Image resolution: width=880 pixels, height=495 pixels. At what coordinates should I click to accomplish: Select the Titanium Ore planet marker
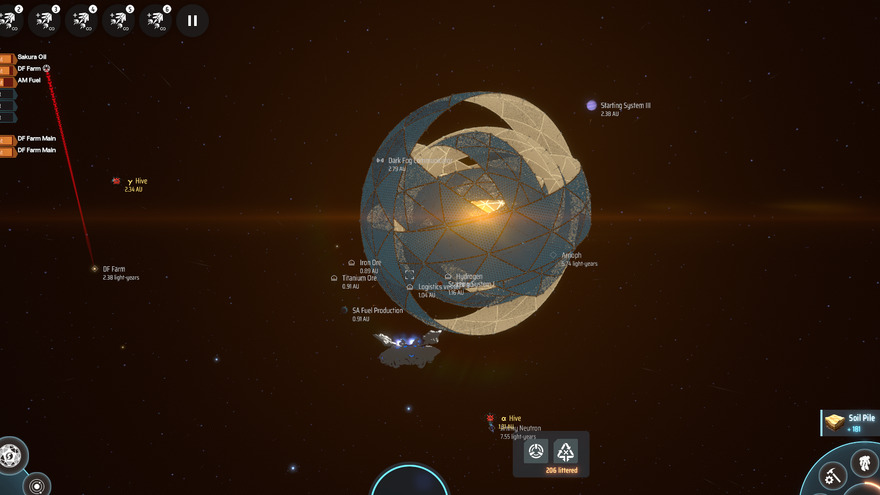click(x=334, y=278)
